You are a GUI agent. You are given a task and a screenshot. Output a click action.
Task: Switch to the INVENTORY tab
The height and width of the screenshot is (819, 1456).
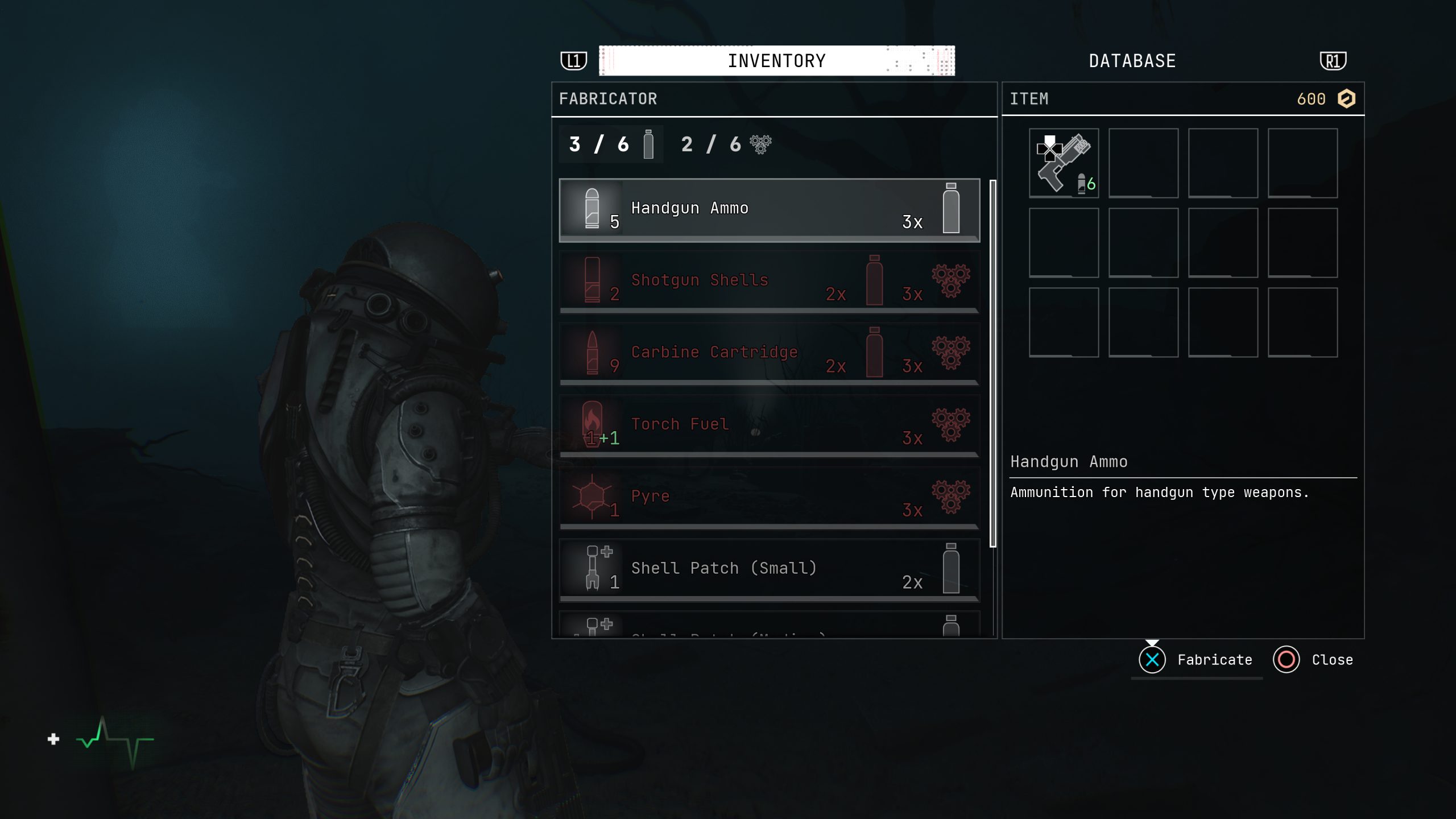click(777, 60)
